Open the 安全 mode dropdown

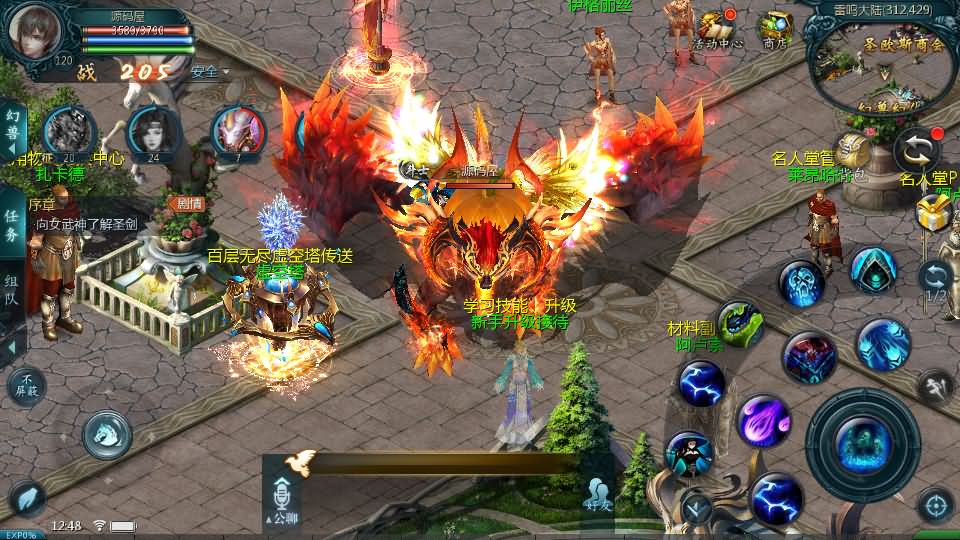pos(210,72)
